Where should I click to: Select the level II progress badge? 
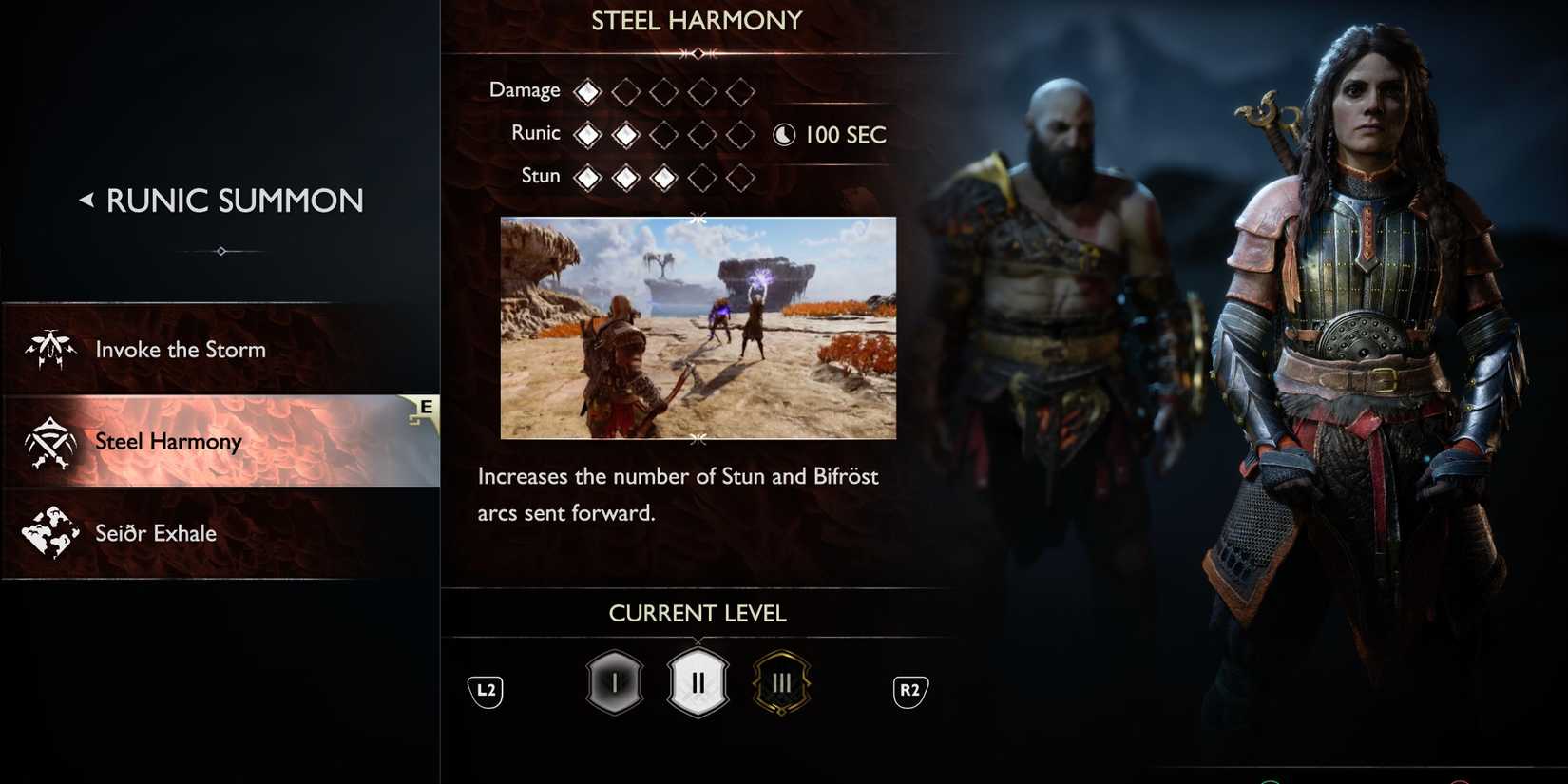pos(698,681)
